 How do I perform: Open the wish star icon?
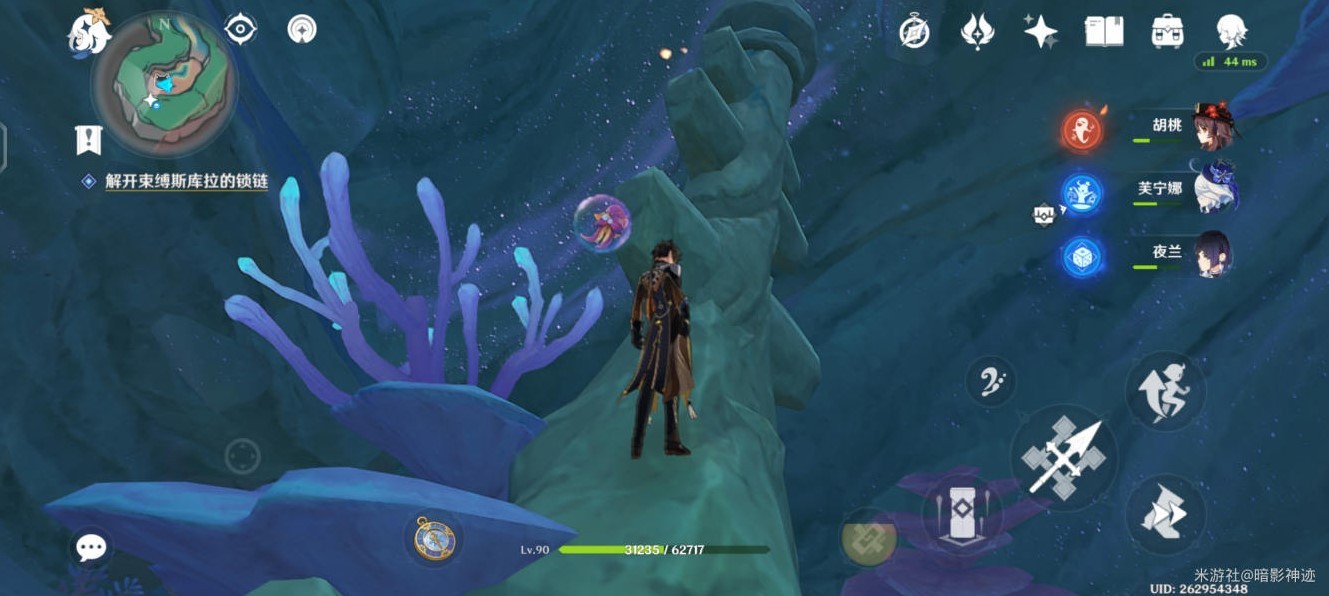(x=1040, y=32)
